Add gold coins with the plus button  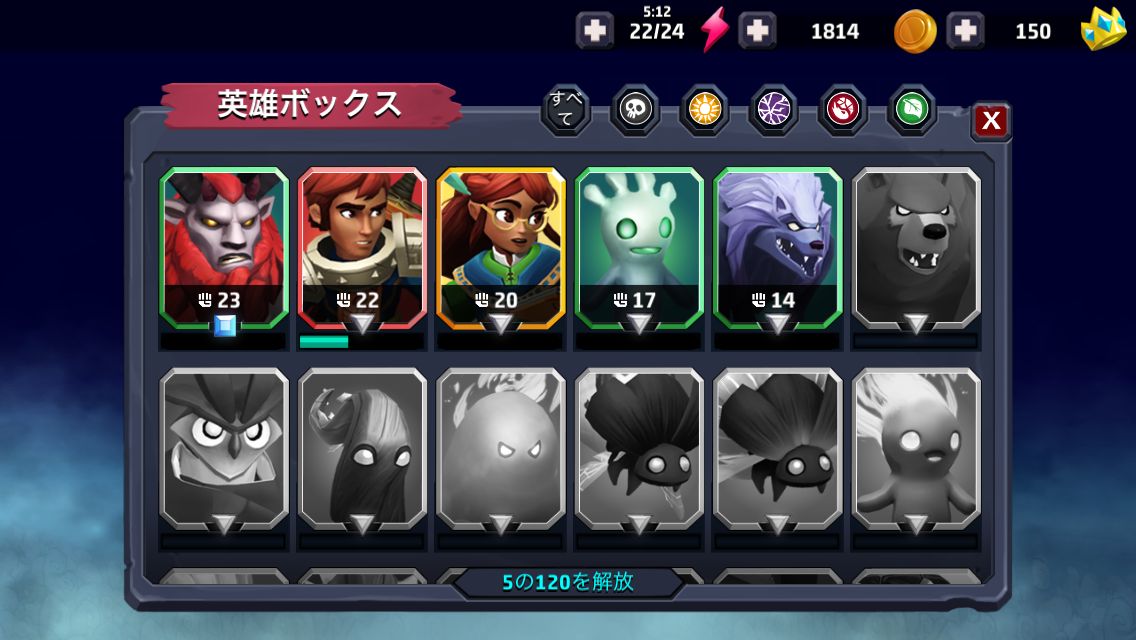[757, 31]
